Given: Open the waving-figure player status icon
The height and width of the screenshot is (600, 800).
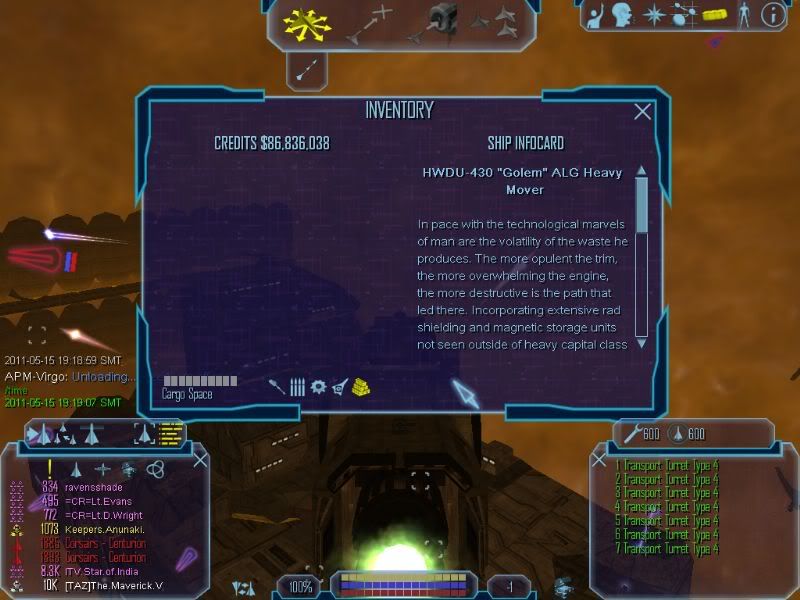Looking at the screenshot, I should (x=596, y=15).
